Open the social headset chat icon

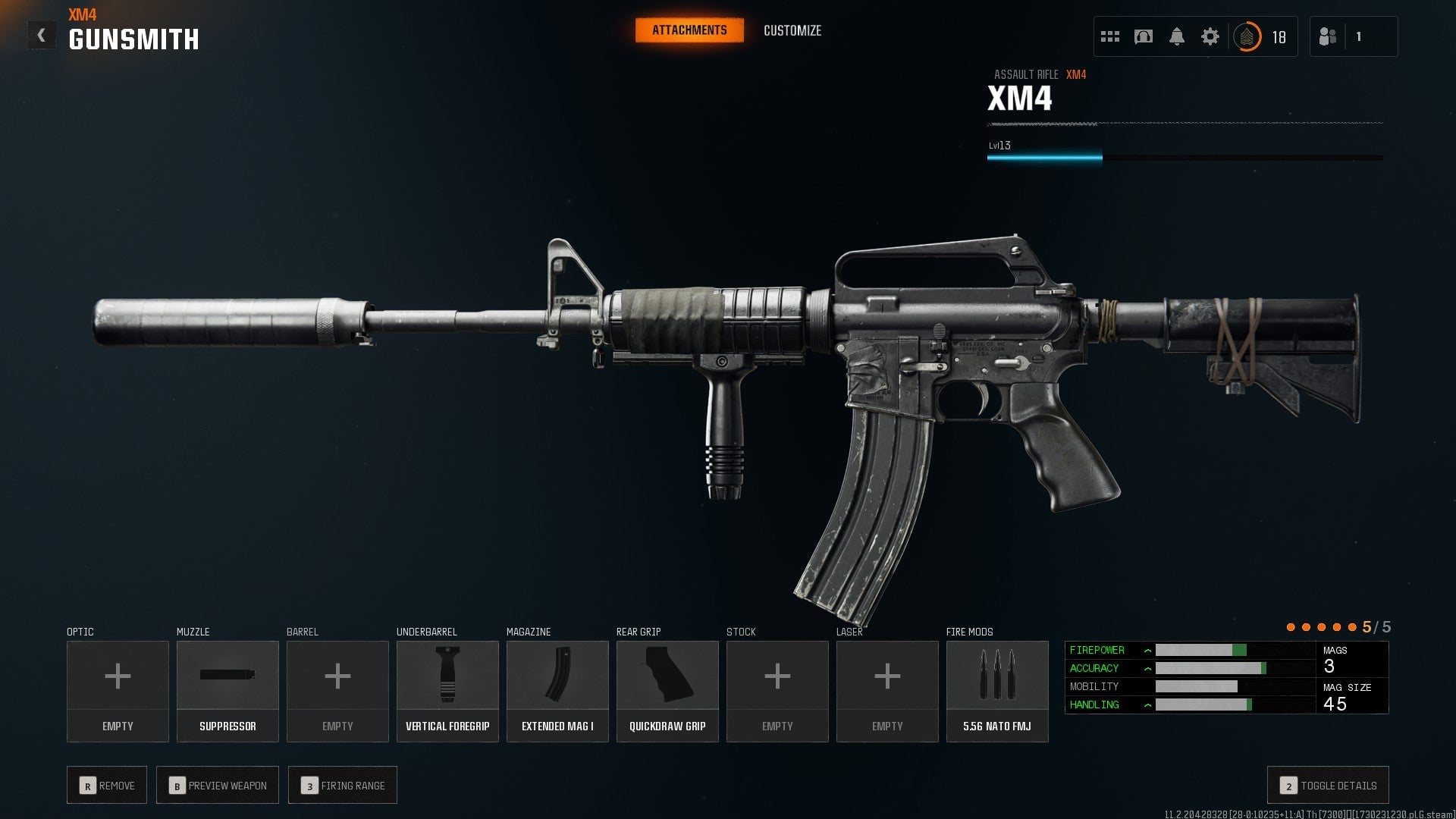[x=1143, y=36]
